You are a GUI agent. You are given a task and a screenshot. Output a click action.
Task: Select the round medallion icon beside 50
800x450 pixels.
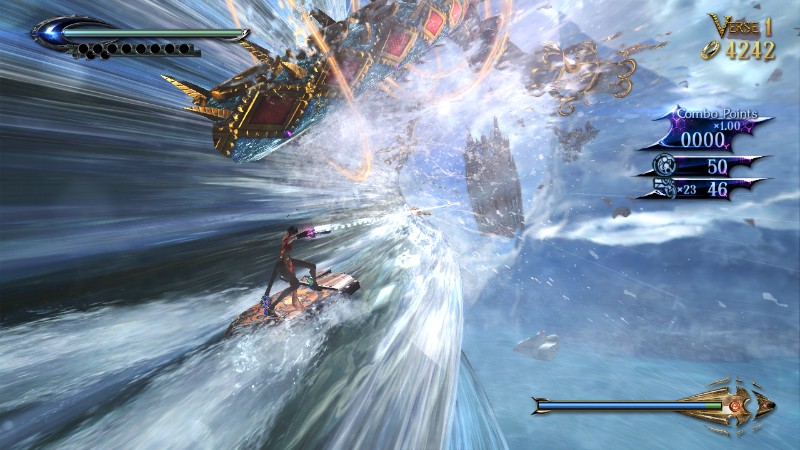[x=663, y=163]
